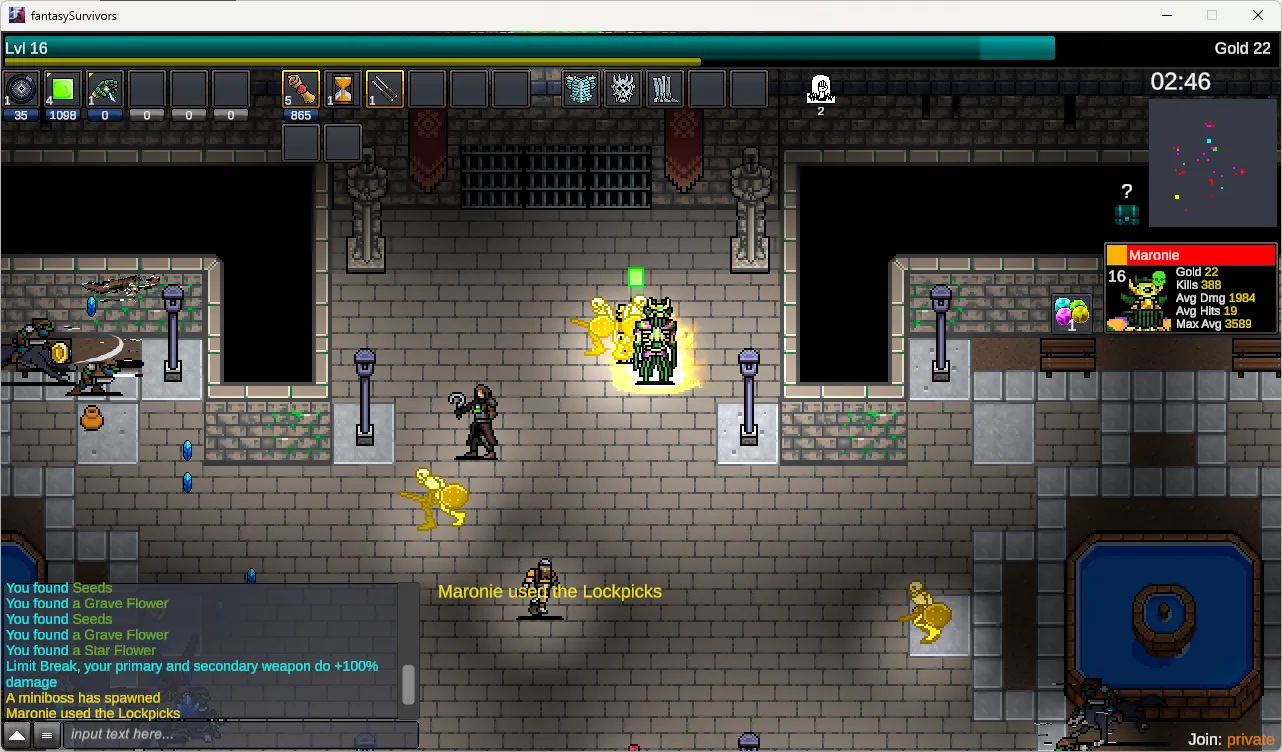The height and width of the screenshot is (752, 1282).
Task: Inspect the chest armor equipment slot
Action: [x=581, y=89]
